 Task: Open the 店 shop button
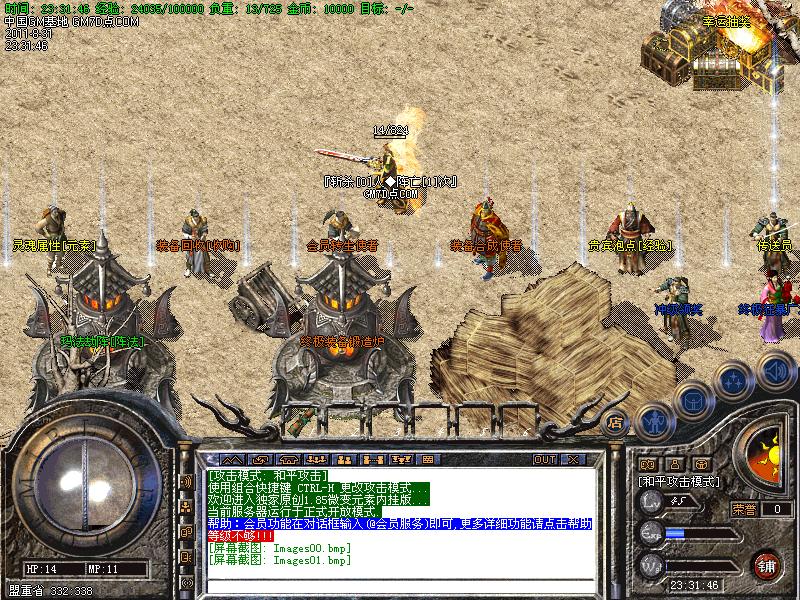(x=616, y=421)
